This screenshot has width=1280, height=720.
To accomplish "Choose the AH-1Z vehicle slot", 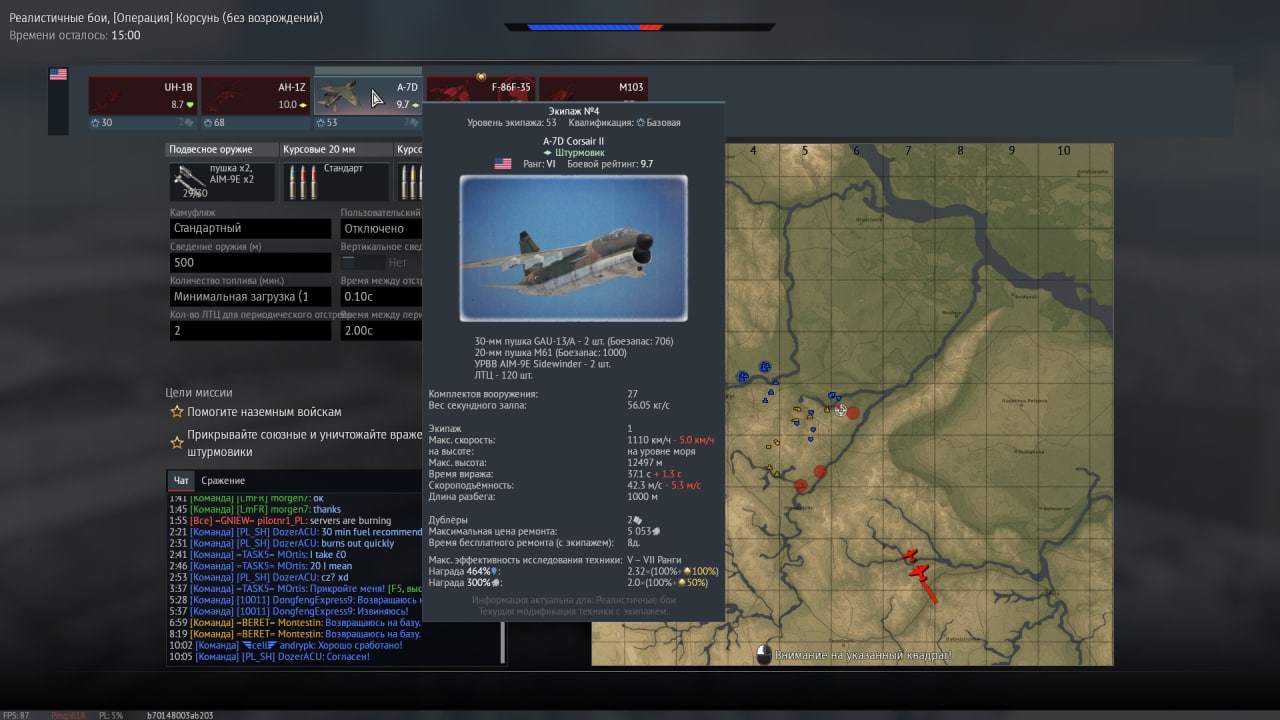I will [x=255, y=97].
